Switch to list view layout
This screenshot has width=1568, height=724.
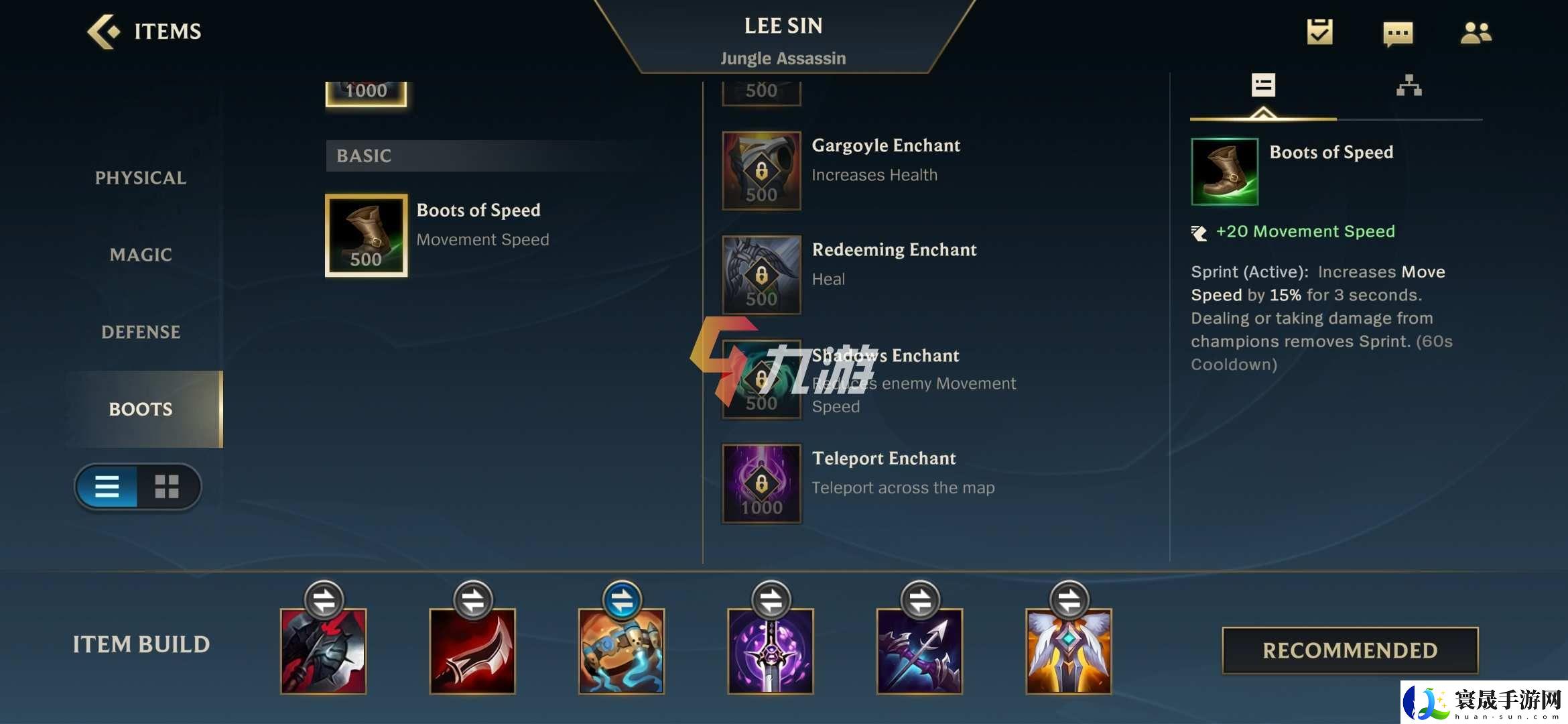click(107, 487)
